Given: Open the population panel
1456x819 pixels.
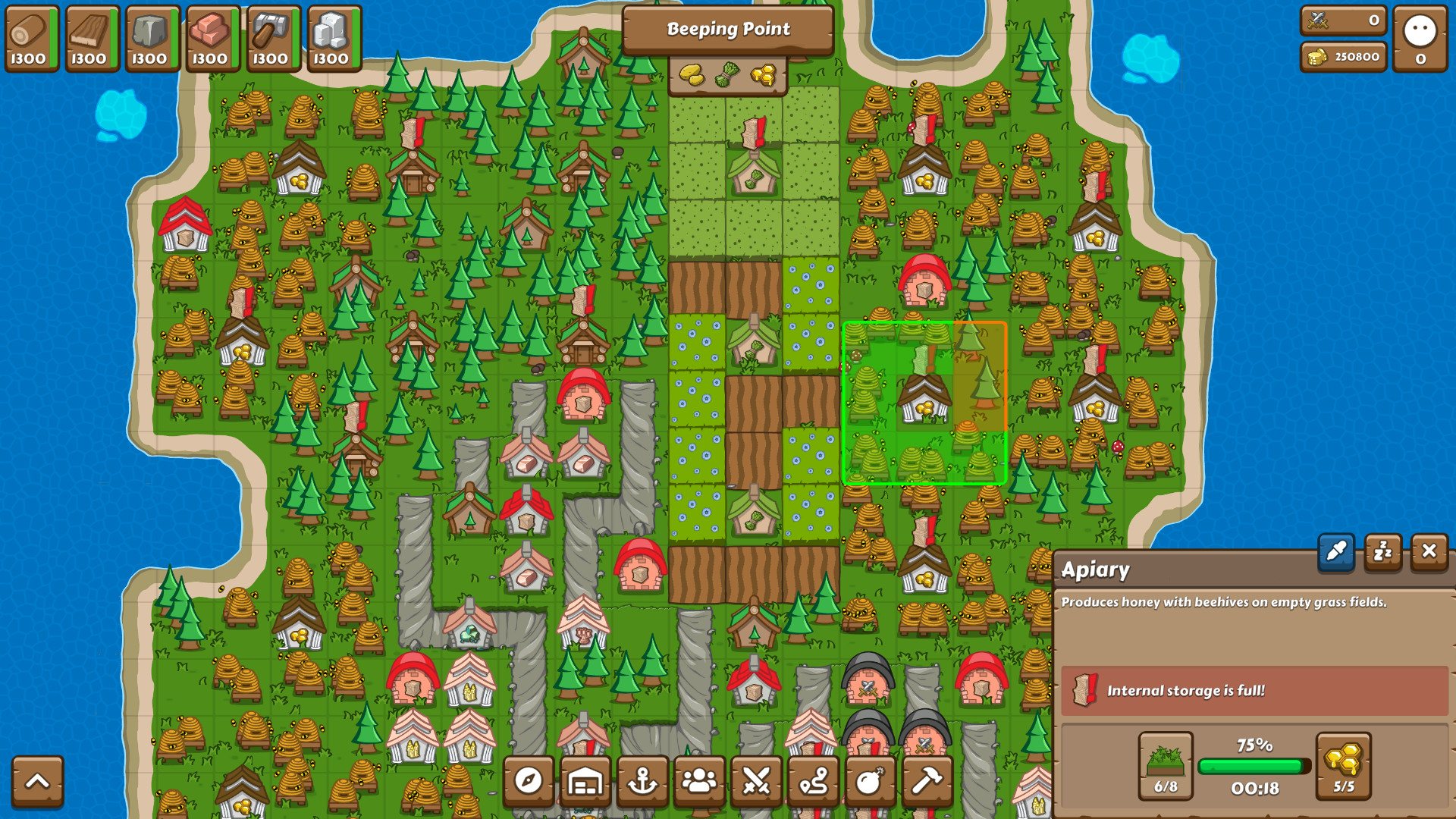Looking at the screenshot, I should [700, 782].
